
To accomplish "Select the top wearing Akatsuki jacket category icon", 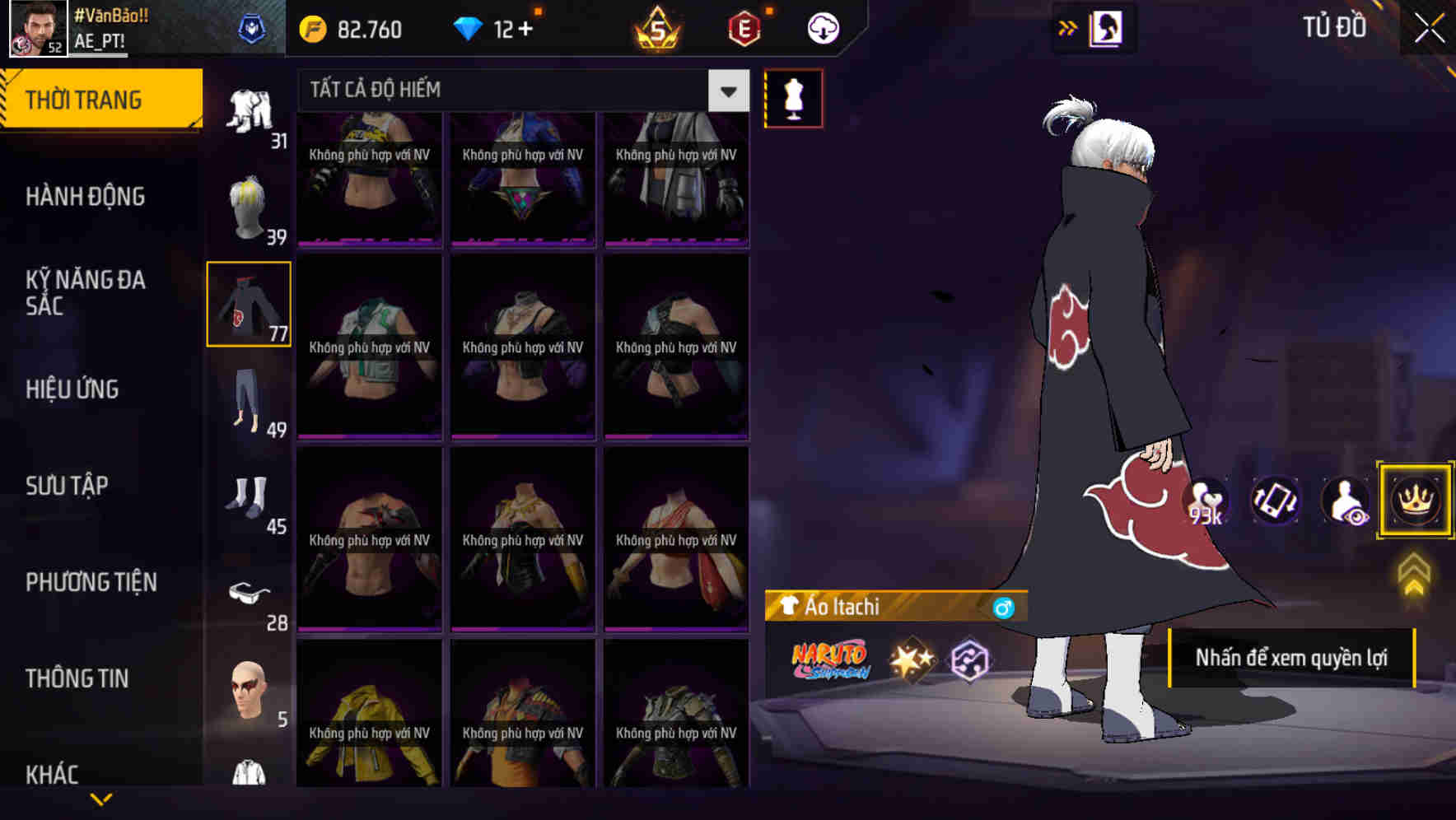I will click(248, 304).
